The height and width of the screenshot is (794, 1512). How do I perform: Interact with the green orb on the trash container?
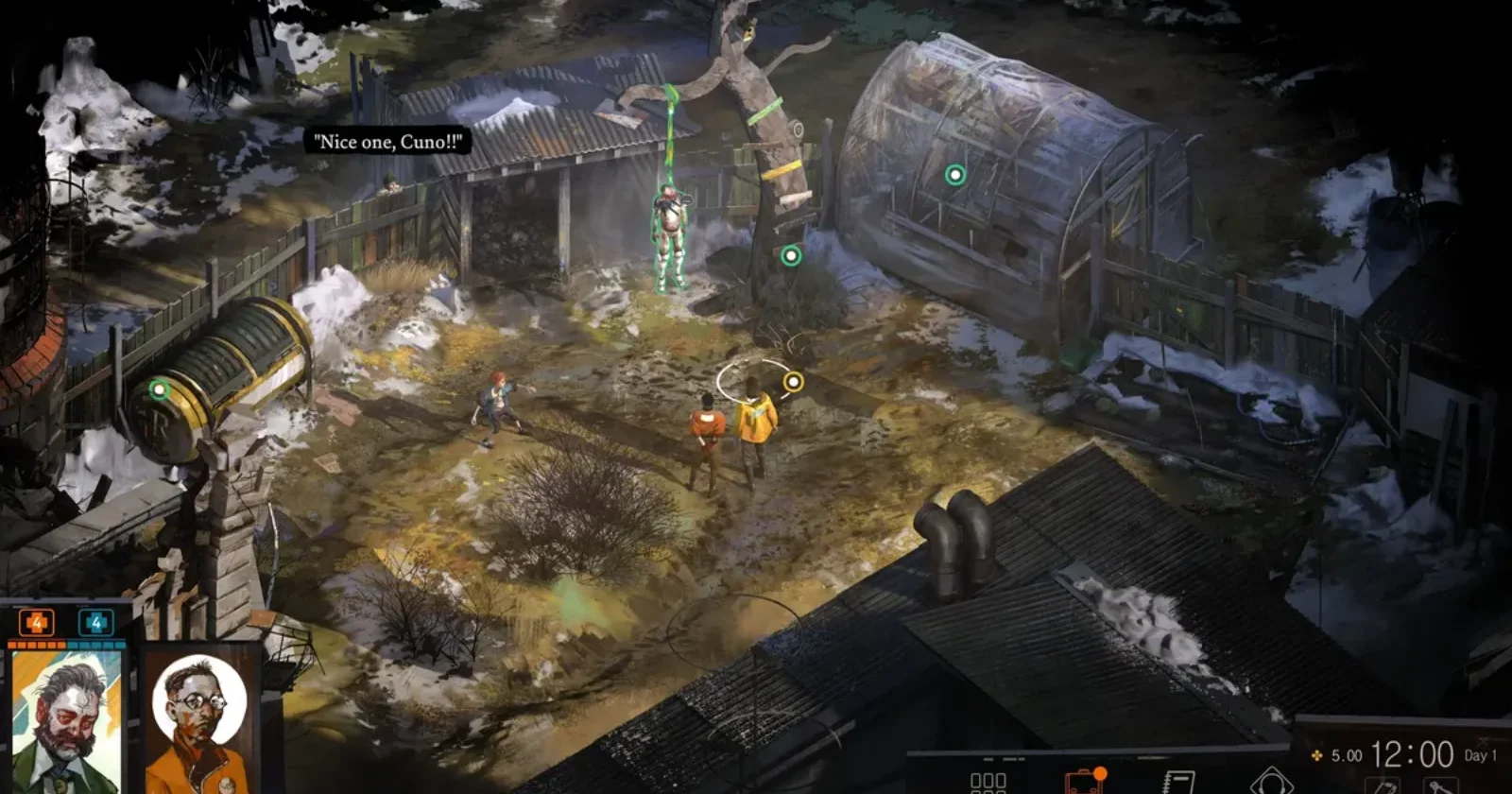[x=160, y=389]
